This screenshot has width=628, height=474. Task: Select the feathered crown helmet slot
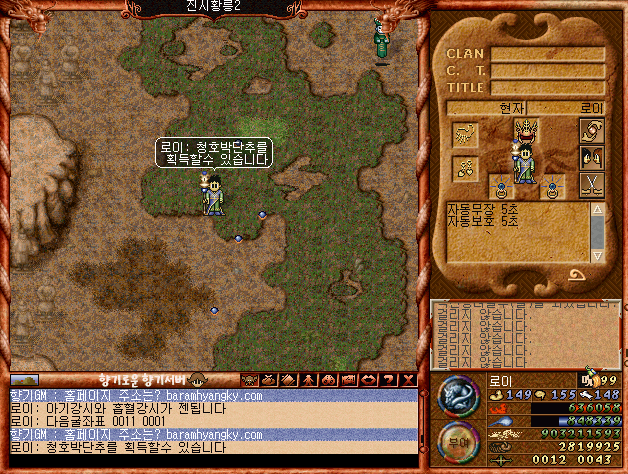tap(526, 130)
